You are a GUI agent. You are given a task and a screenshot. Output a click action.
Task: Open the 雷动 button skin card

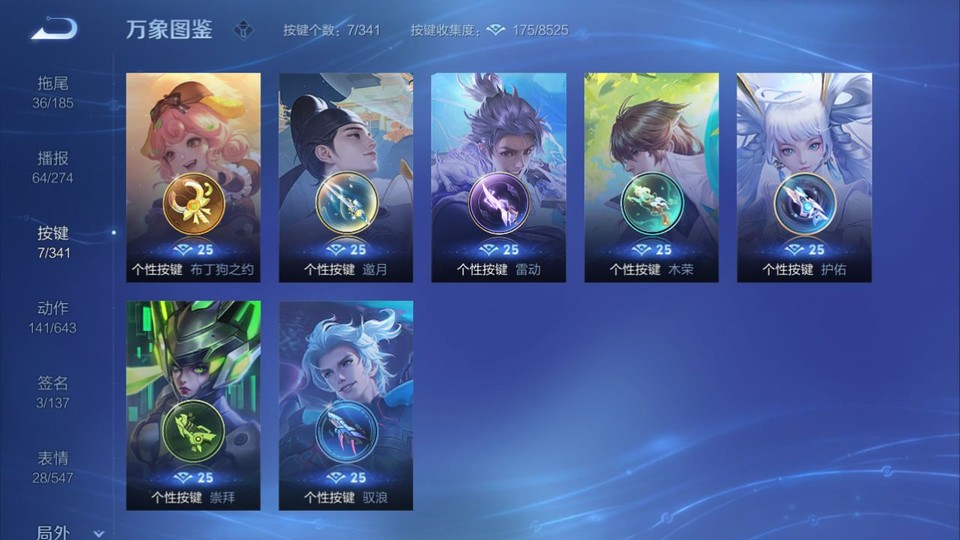pyautogui.click(x=499, y=177)
